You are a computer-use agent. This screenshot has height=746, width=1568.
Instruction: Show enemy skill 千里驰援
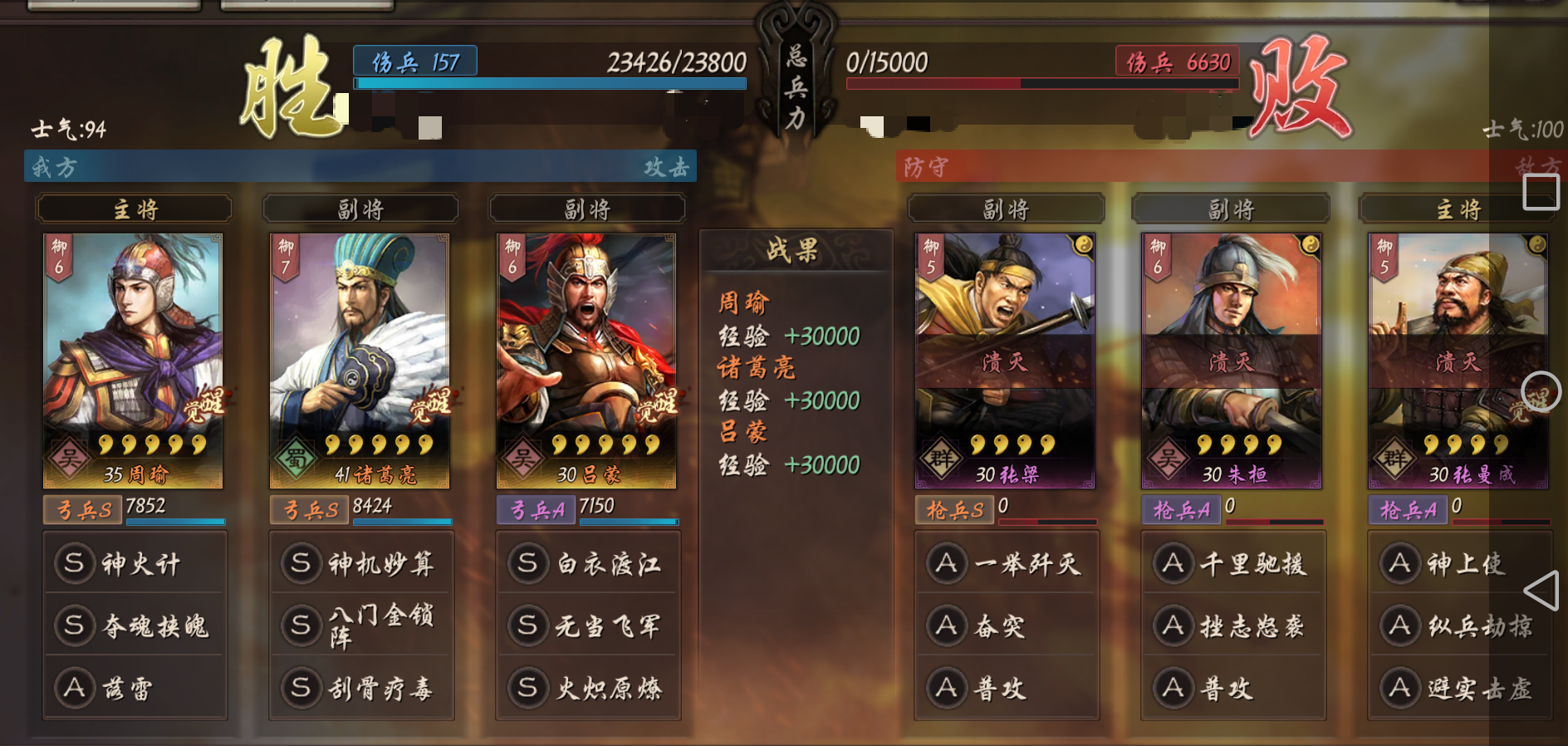point(1233,563)
